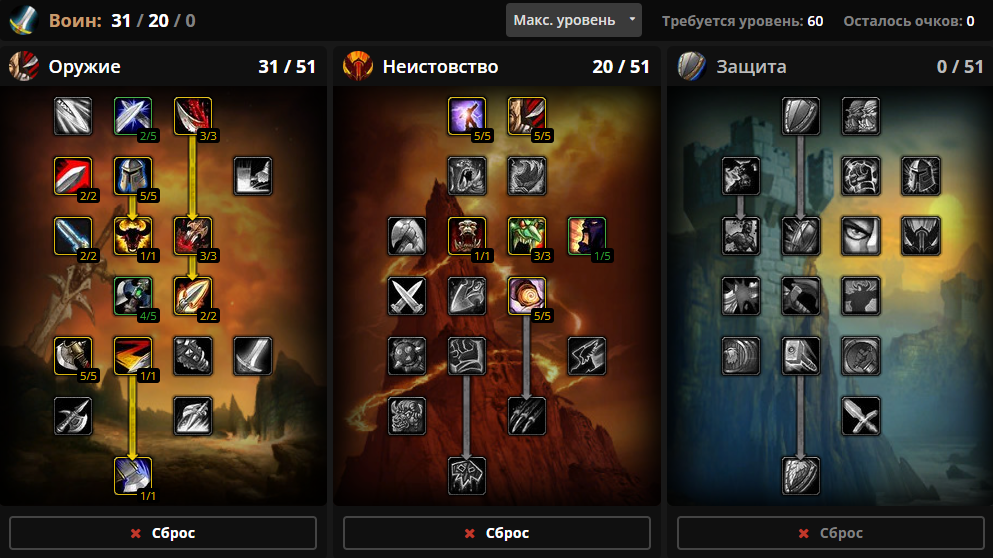This screenshot has height=558, width=993.
Task: Add a point to Deflection talent
Action: click(133, 116)
